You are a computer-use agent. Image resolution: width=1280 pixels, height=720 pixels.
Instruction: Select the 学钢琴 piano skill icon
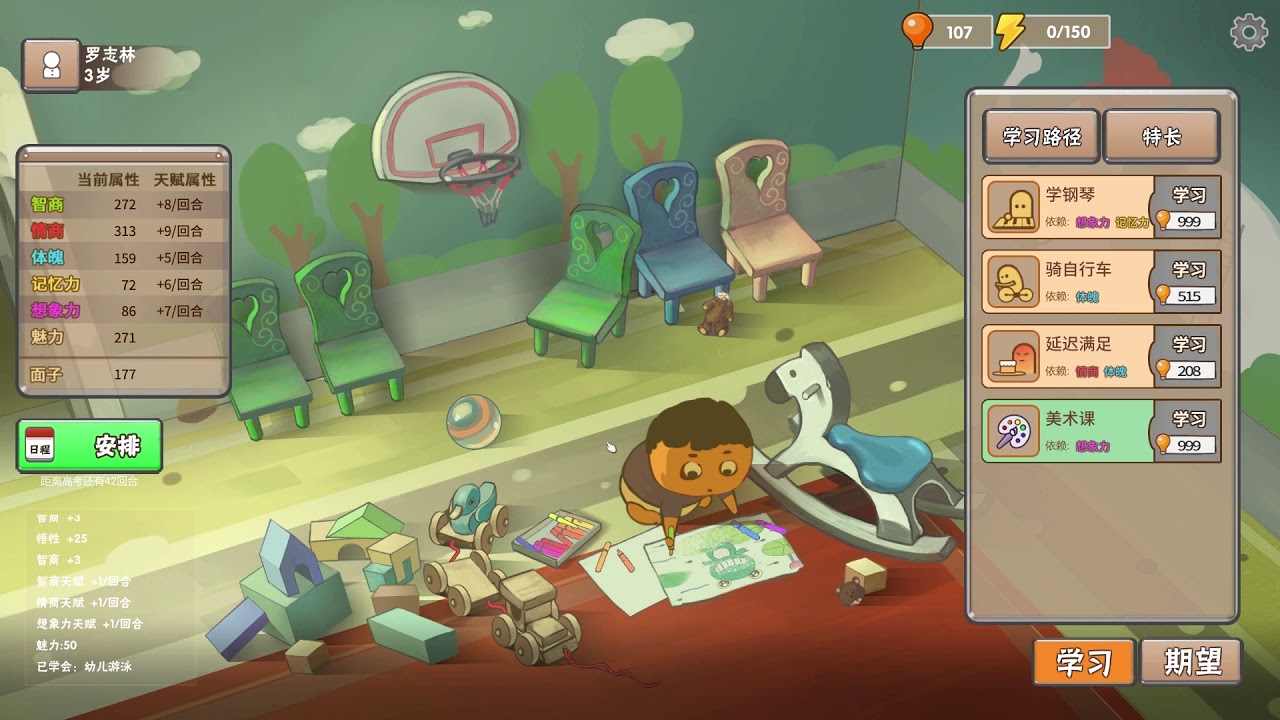[1013, 208]
